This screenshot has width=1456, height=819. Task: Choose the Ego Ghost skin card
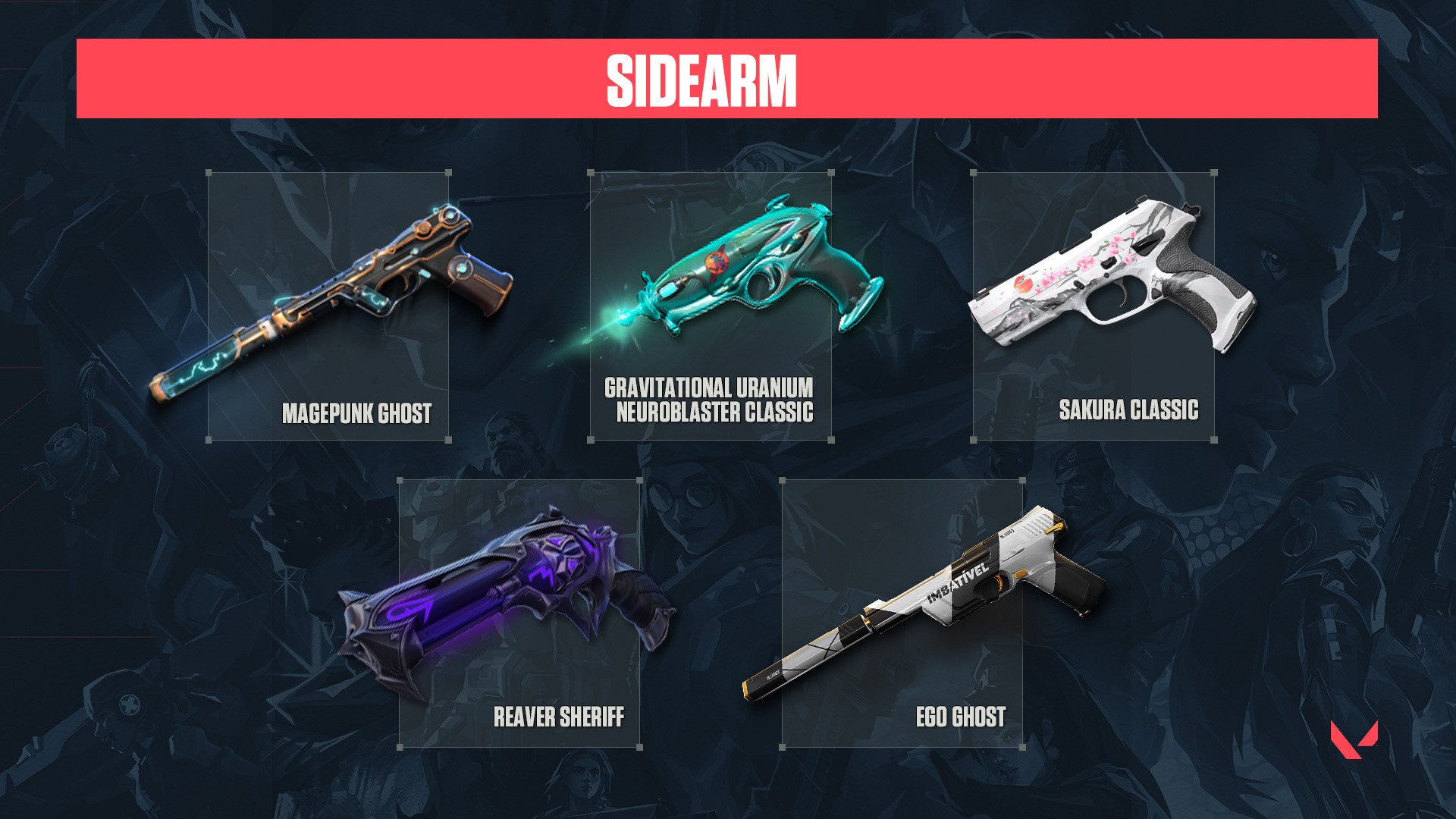902,613
